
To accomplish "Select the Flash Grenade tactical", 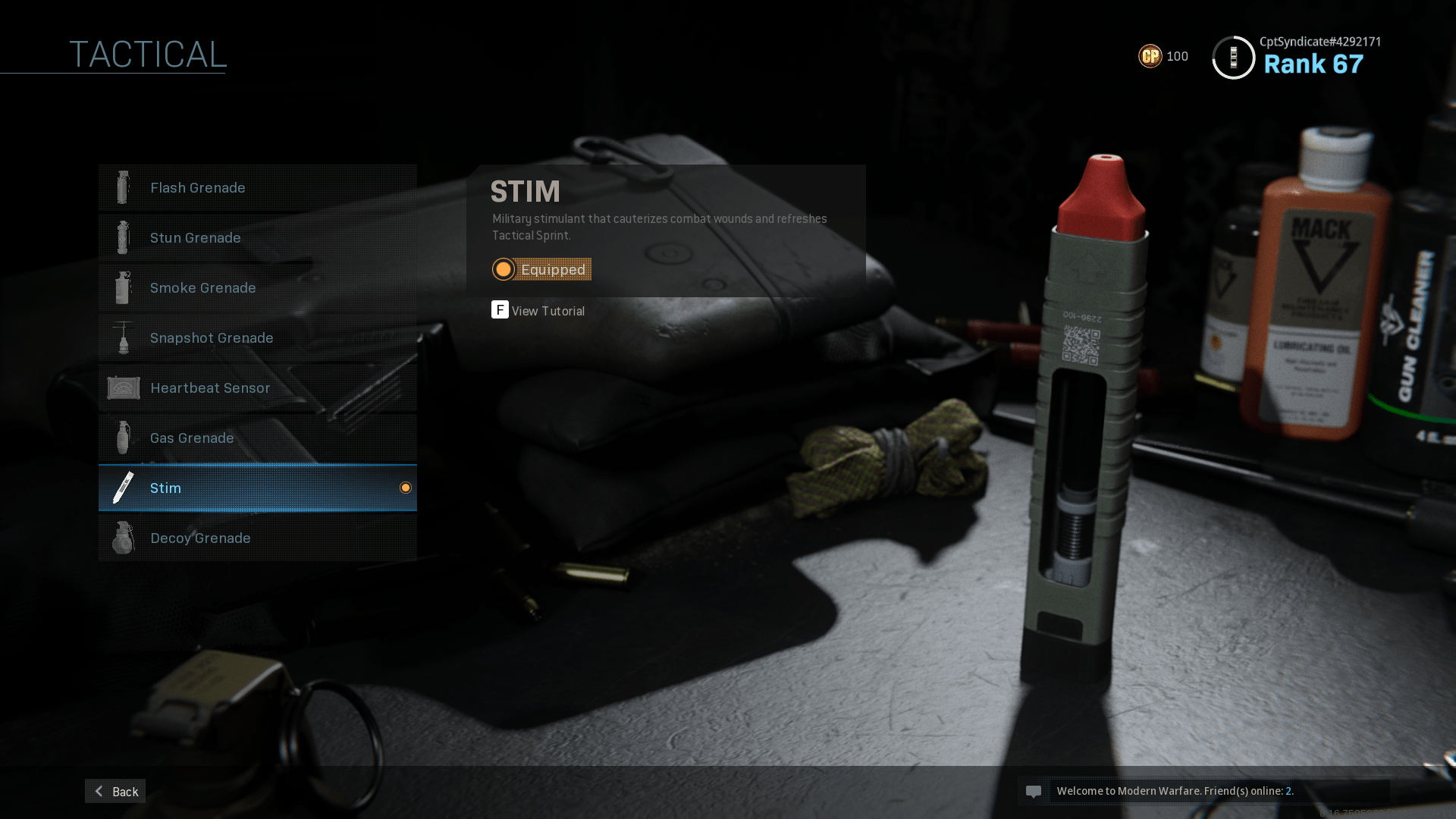I will click(x=257, y=187).
